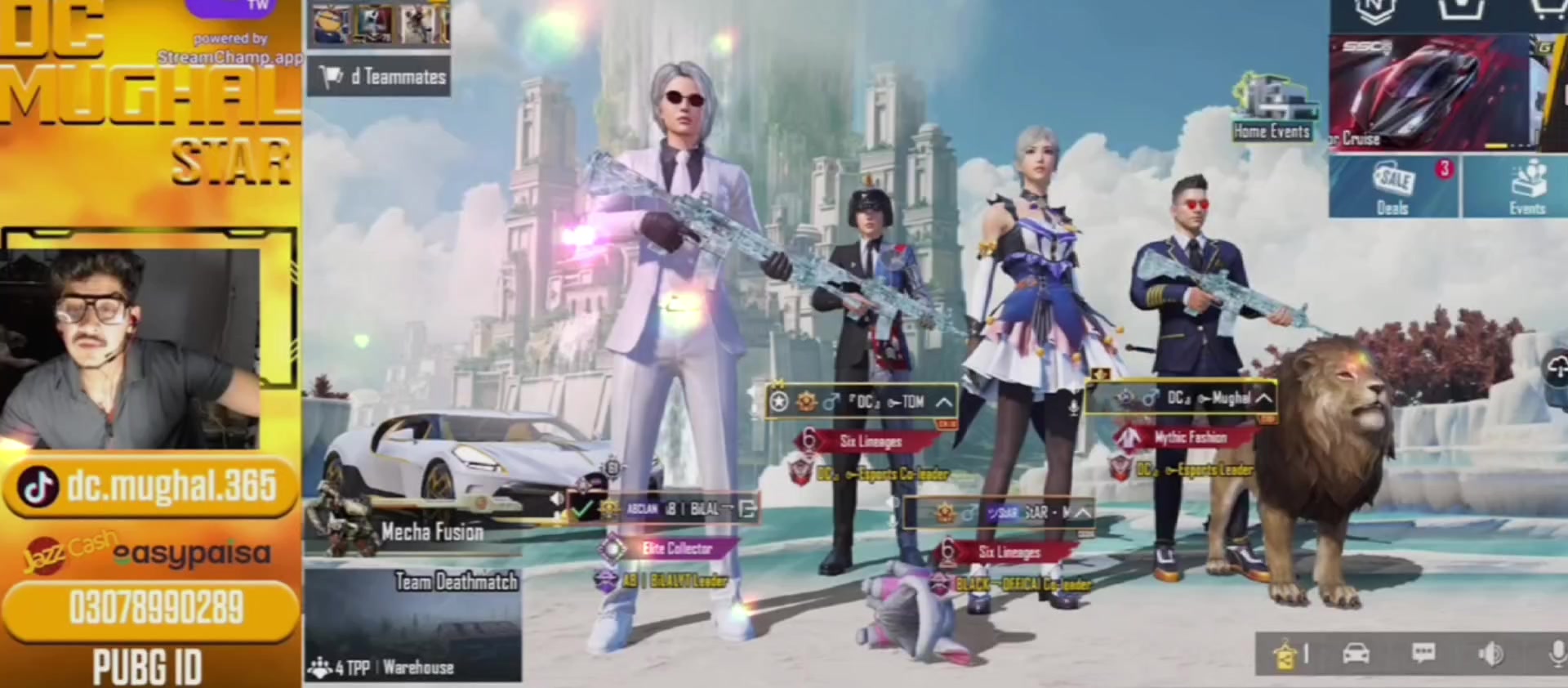Open the chat speech bubble

click(1423, 654)
